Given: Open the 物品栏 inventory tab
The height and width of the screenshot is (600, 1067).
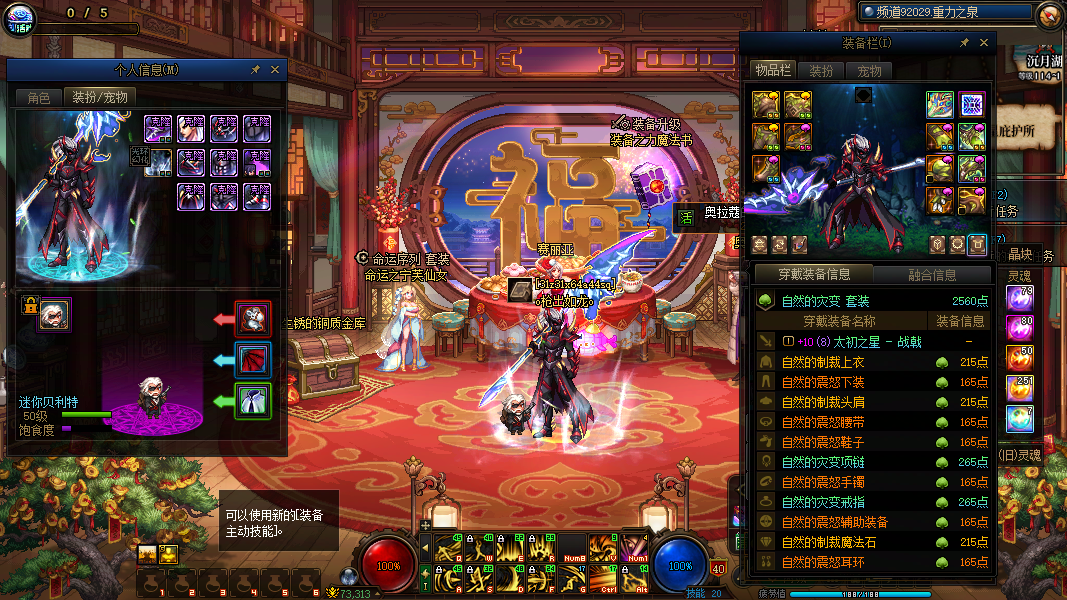Looking at the screenshot, I should (x=772, y=71).
